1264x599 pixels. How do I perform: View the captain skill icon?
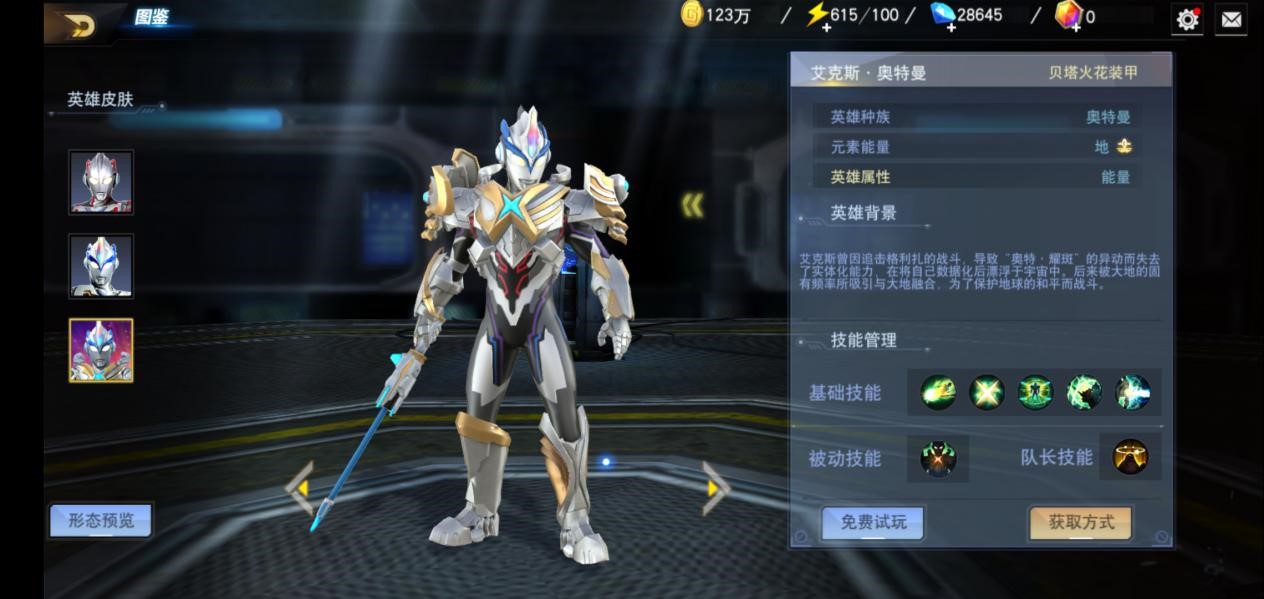coord(1131,457)
